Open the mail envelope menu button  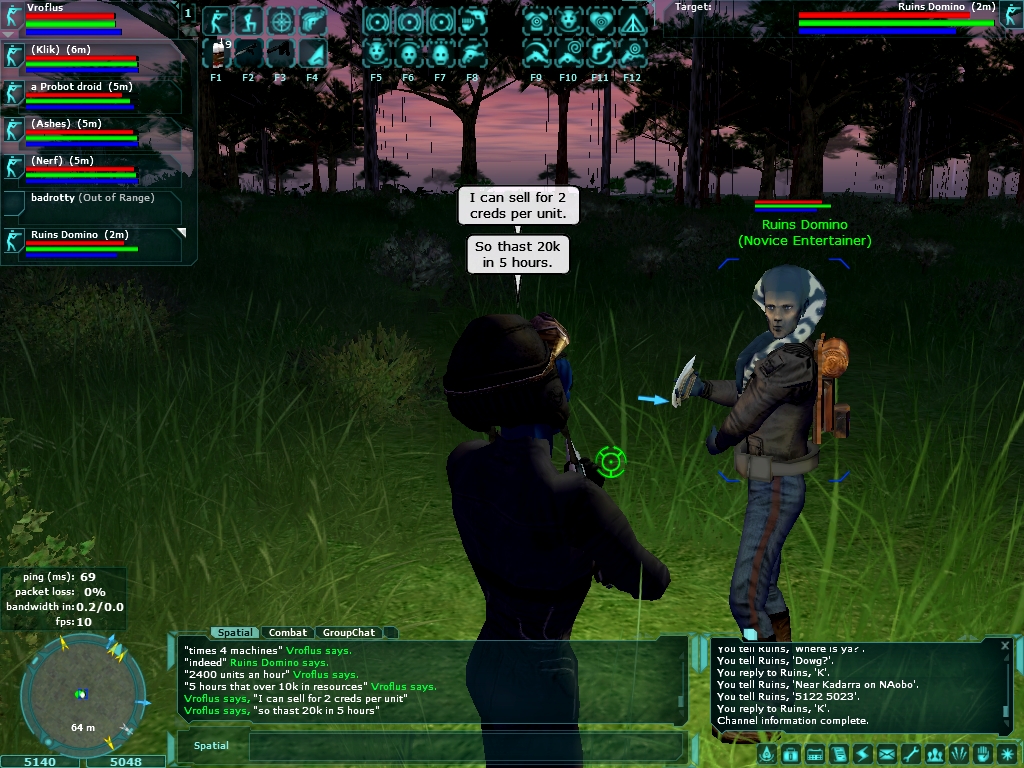pyautogui.click(x=886, y=754)
